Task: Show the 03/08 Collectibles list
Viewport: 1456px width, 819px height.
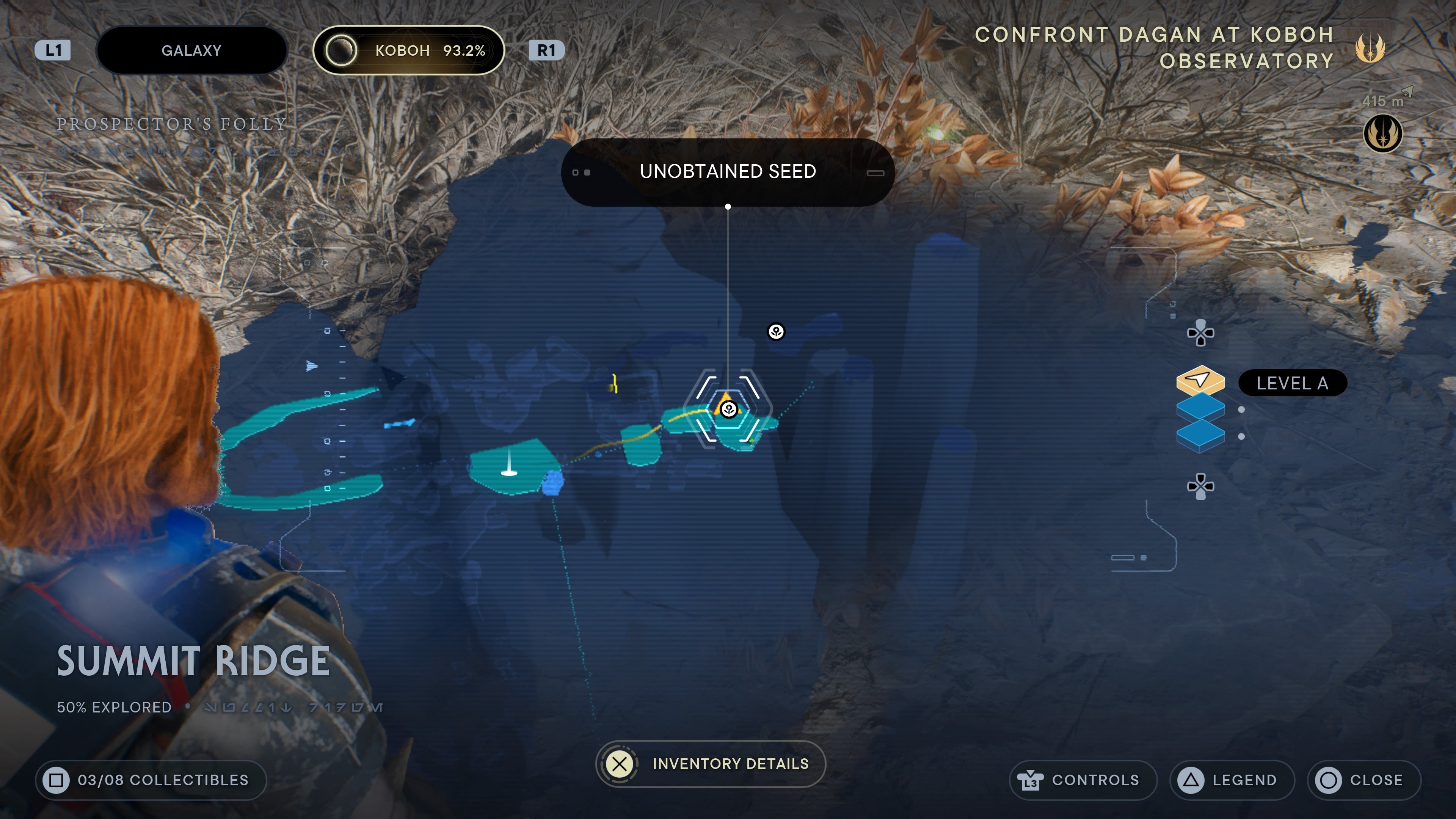Action: point(151,780)
